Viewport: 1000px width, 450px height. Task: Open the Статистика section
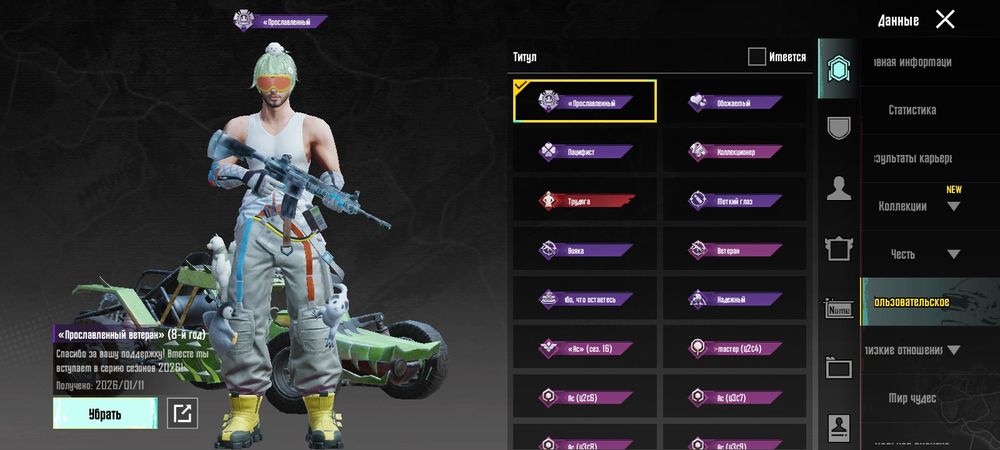912,110
